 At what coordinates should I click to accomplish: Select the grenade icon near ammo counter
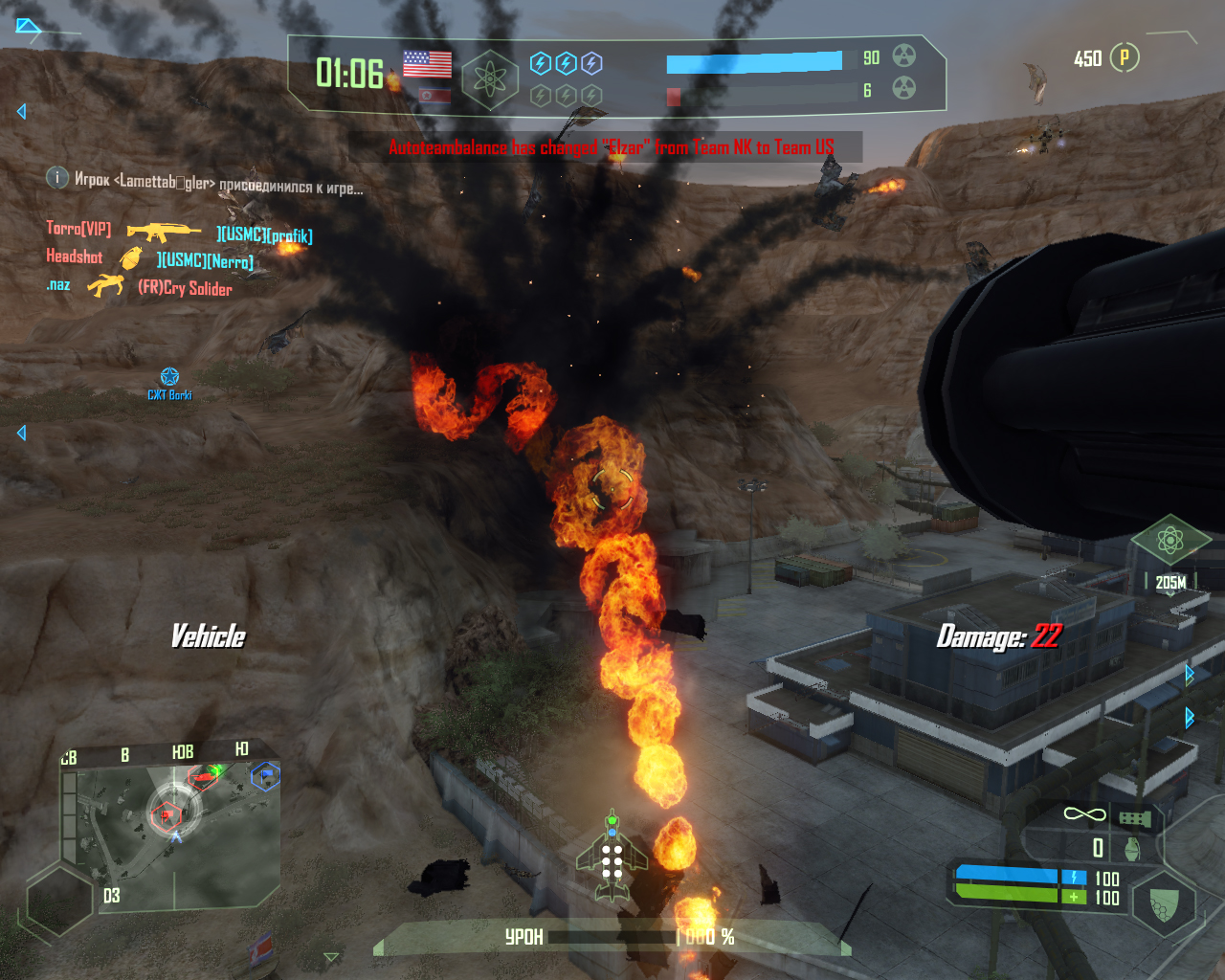(1132, 849)
